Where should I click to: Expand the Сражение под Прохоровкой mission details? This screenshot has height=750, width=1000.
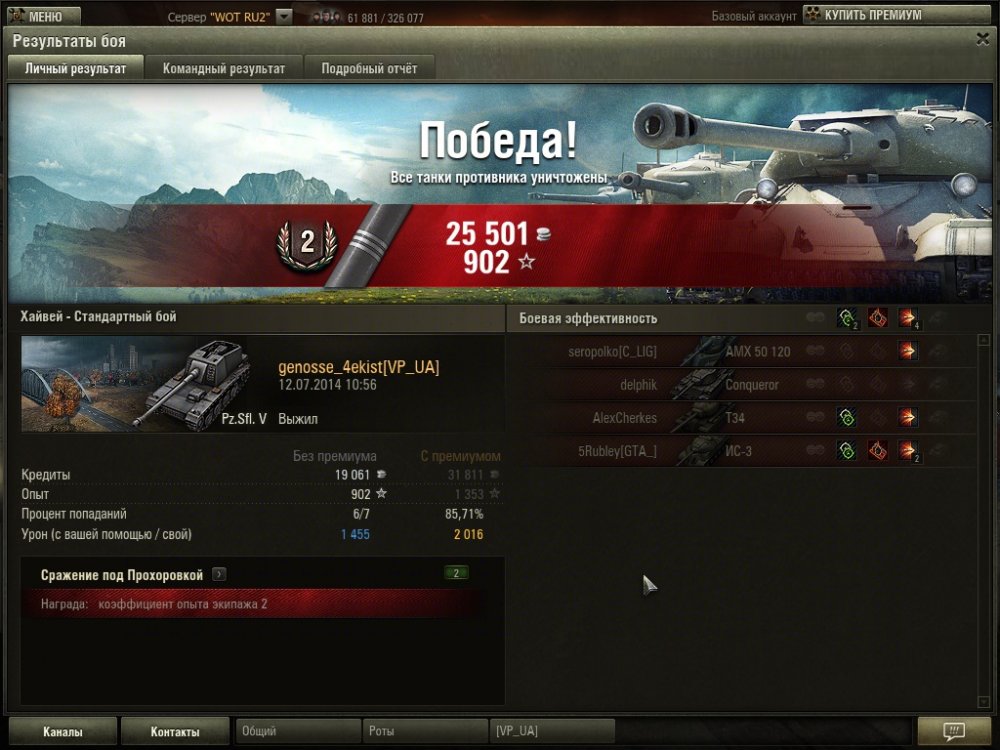tap(220, 575)
